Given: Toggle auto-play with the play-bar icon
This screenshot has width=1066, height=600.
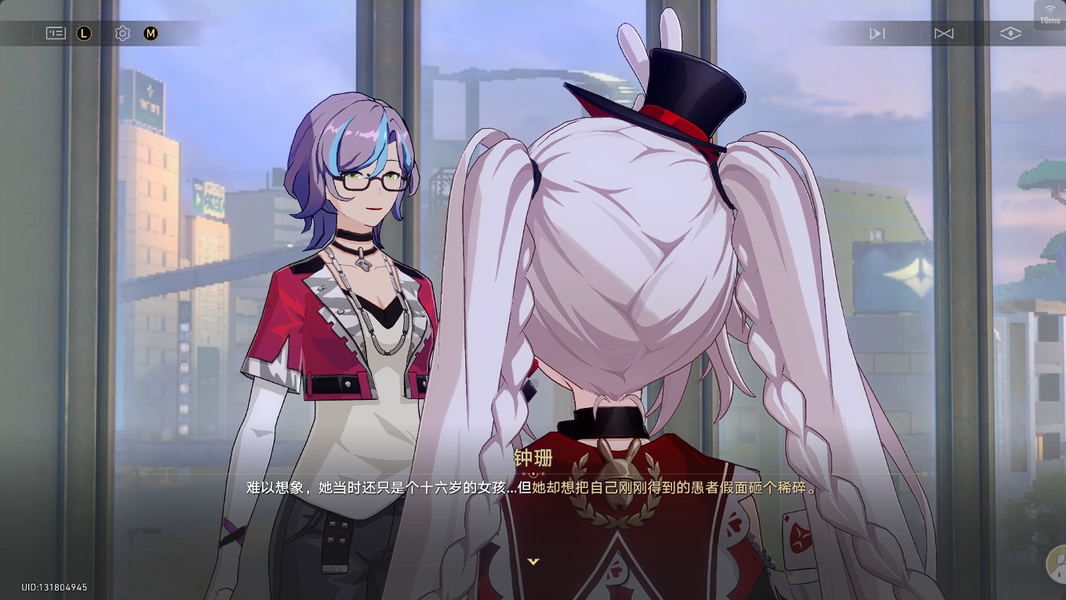Looking at the screenshot, I should coord(877,33).
